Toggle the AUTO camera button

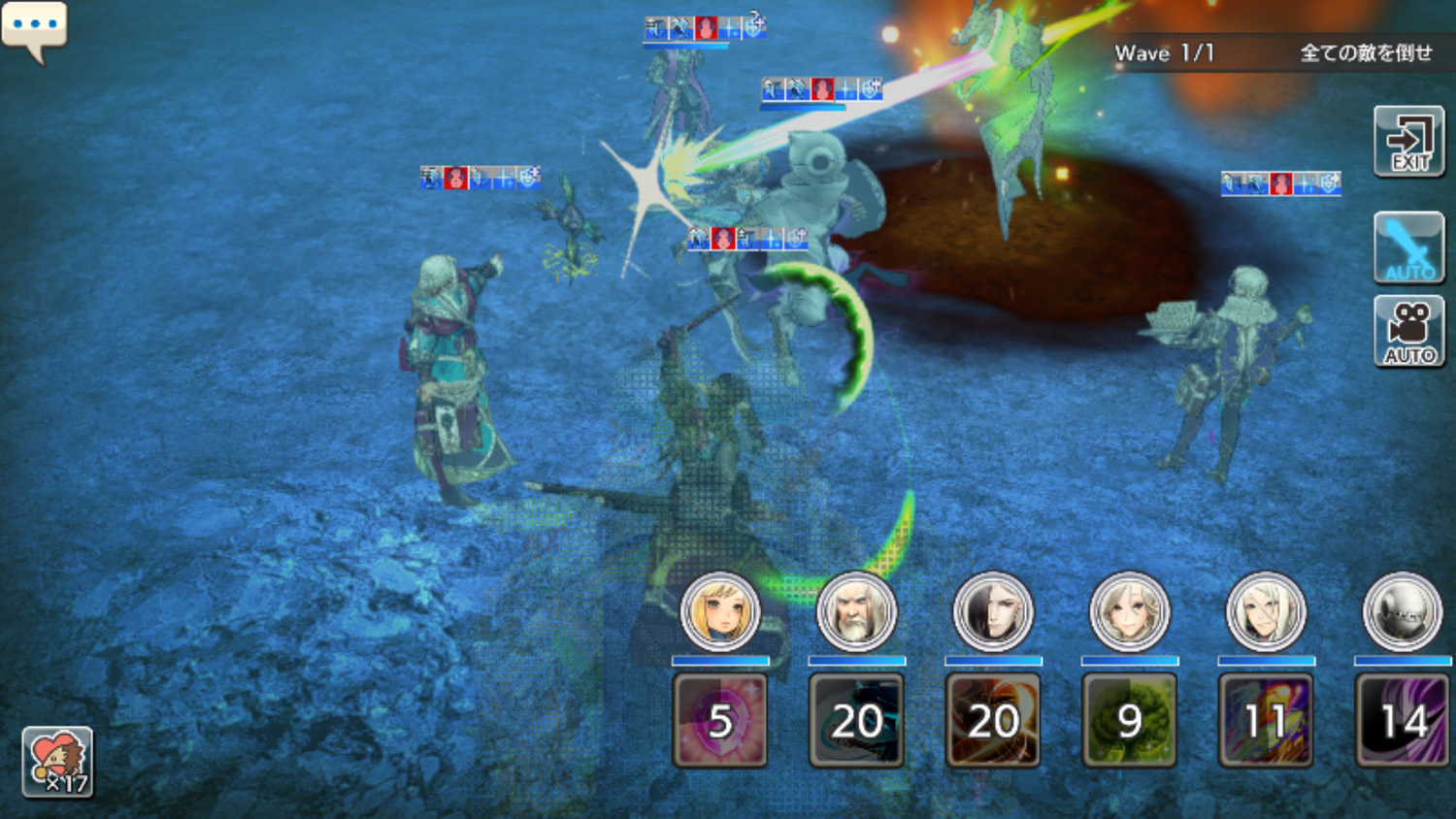coord(1409,332)
